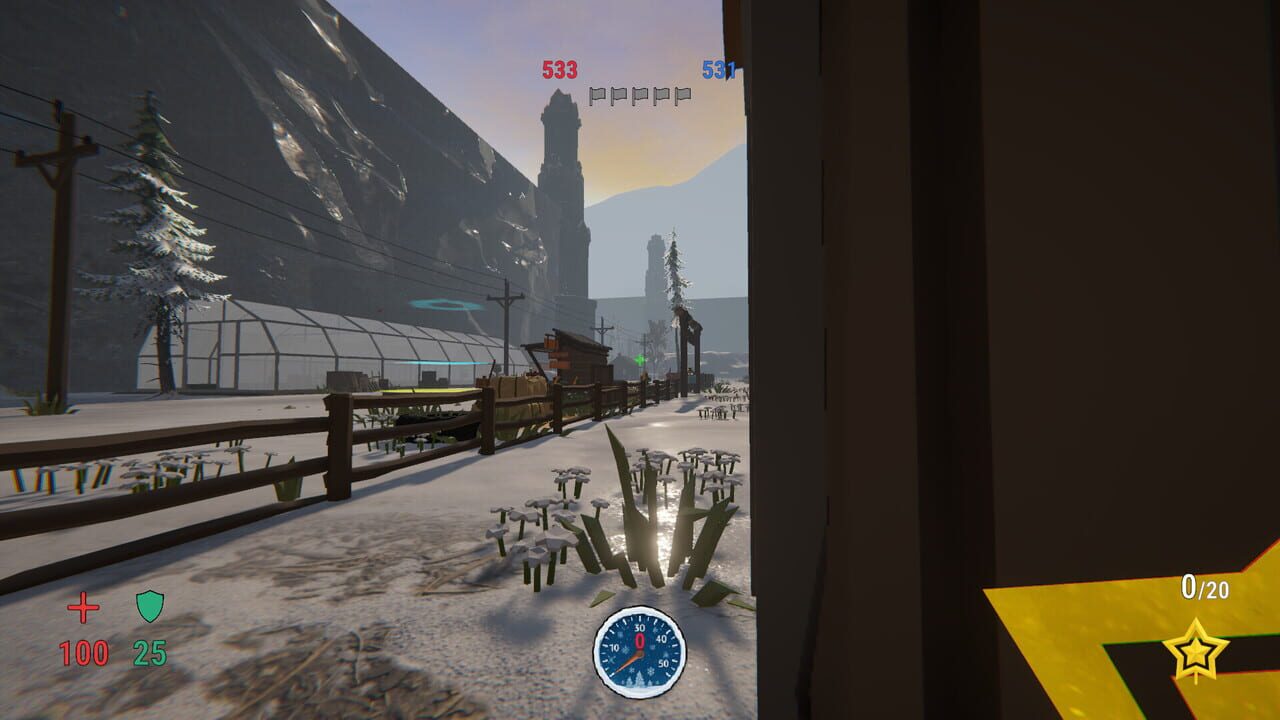
Task: Click the fourth flag icon at the top
Action: pyautogui.click(x=661, y=94)
